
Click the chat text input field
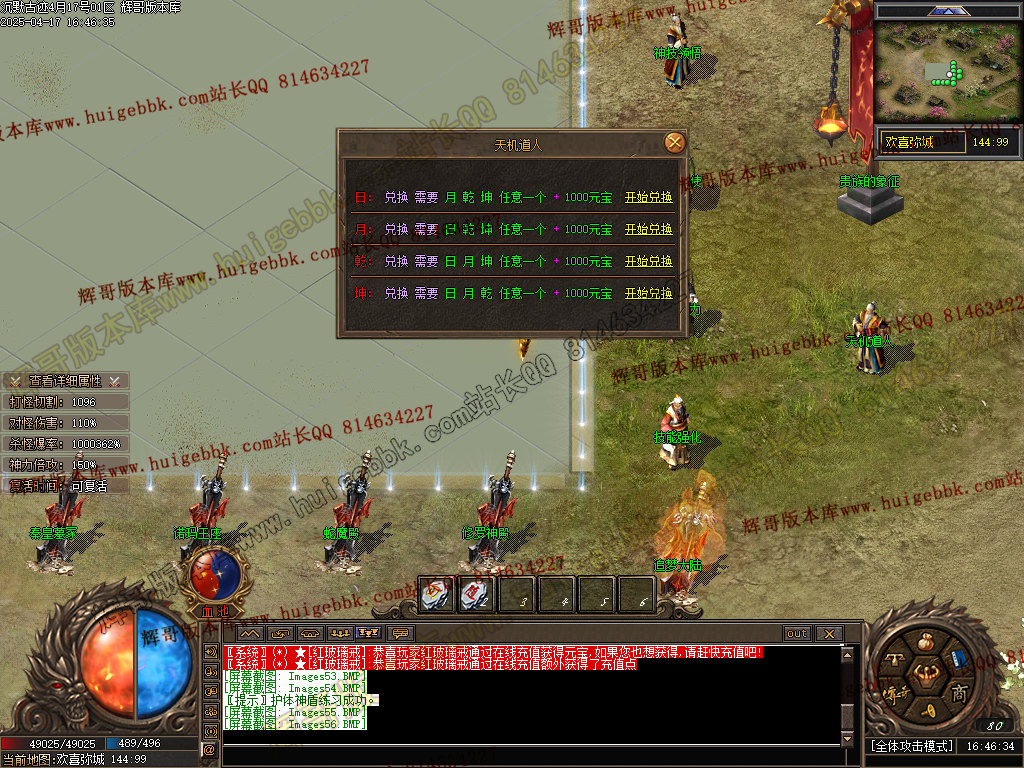(x=530, y=755)
